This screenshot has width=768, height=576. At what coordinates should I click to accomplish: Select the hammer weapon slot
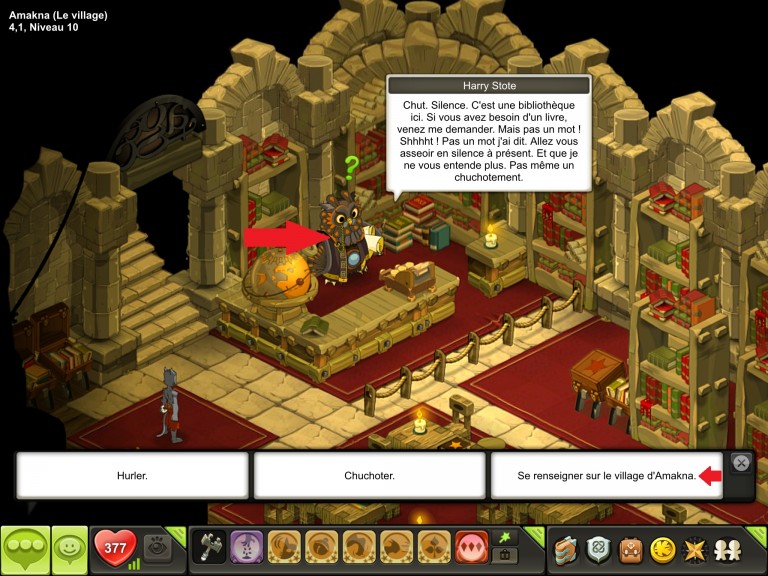tap(211, 547)
